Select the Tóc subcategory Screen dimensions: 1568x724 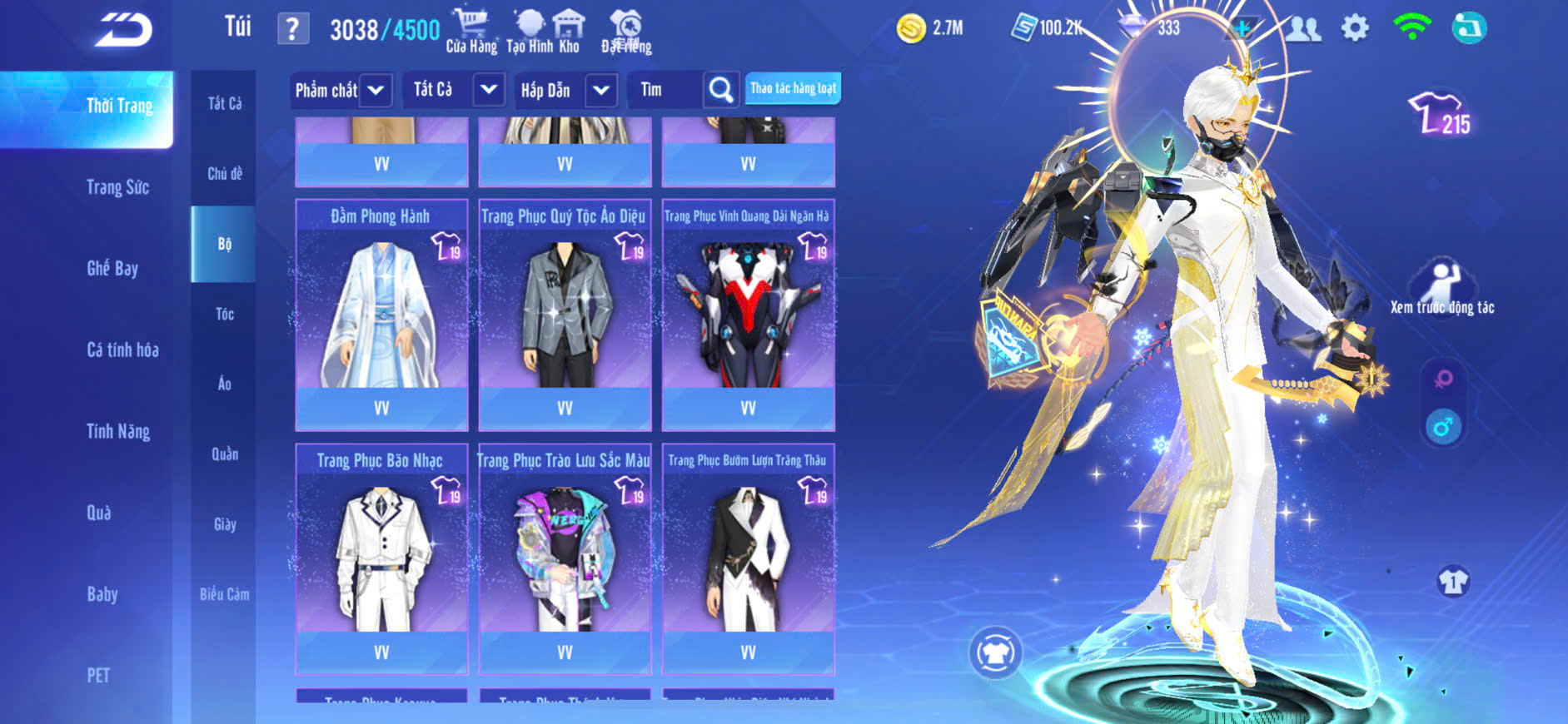tap(224, 314)
